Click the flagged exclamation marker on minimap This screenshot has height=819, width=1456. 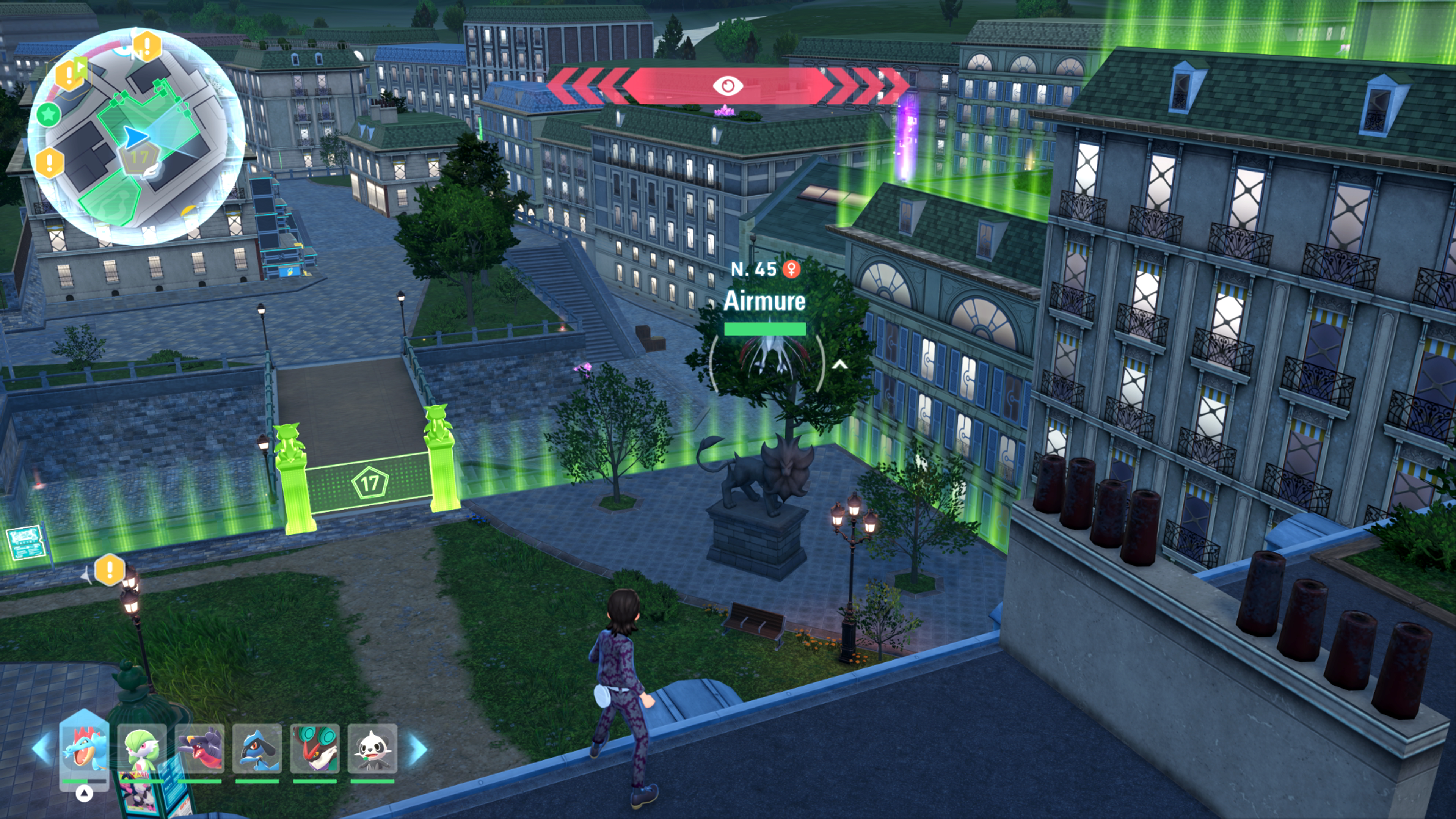(70, 74)
